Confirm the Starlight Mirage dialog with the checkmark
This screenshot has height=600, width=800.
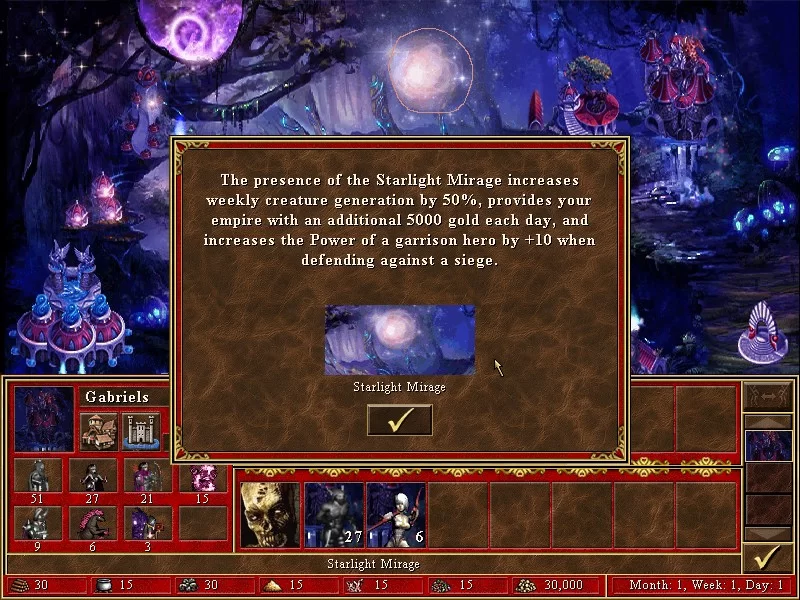(399, 420)
